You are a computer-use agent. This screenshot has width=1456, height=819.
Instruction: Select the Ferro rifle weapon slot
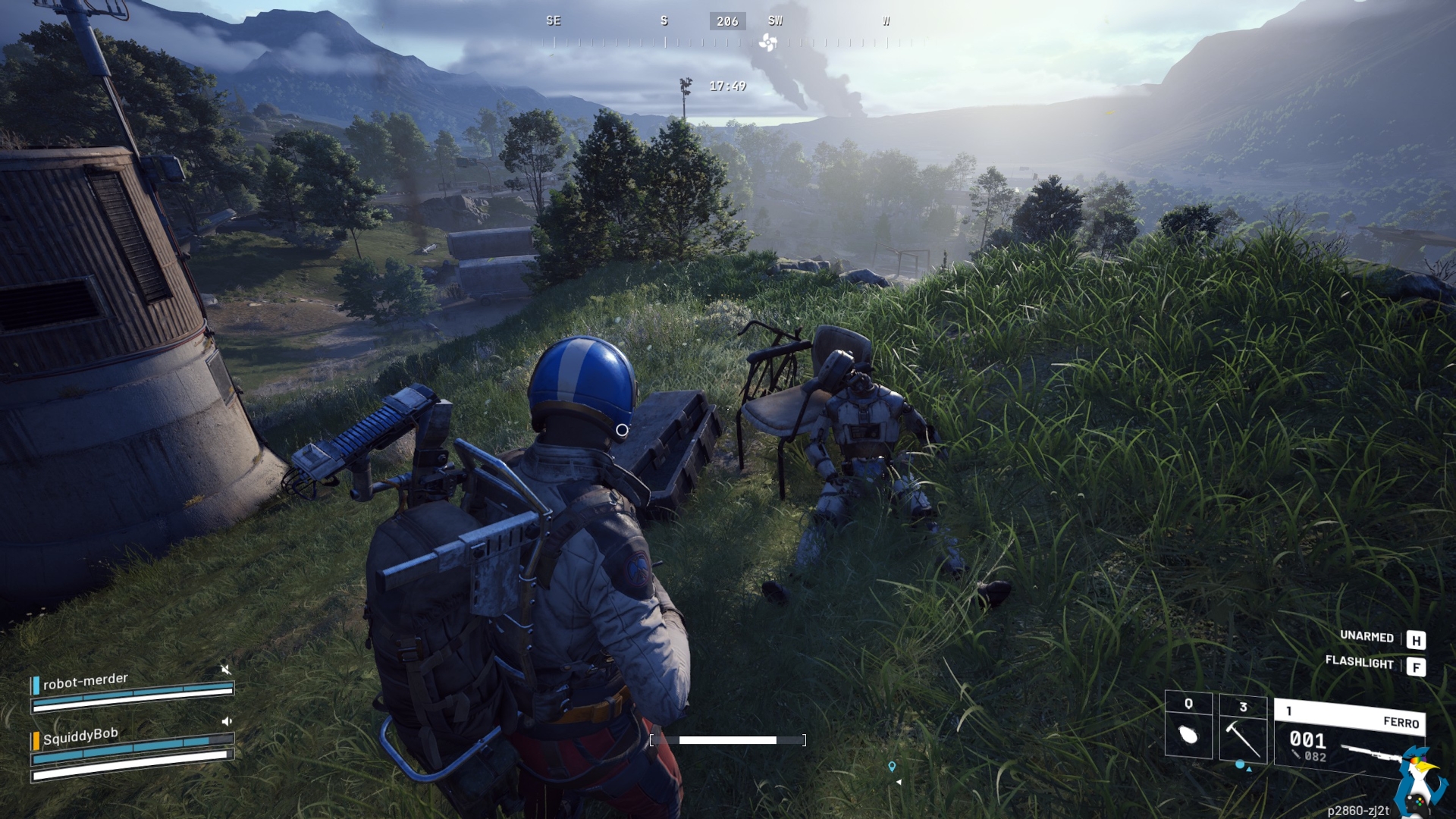click(x=1348, y=739)
